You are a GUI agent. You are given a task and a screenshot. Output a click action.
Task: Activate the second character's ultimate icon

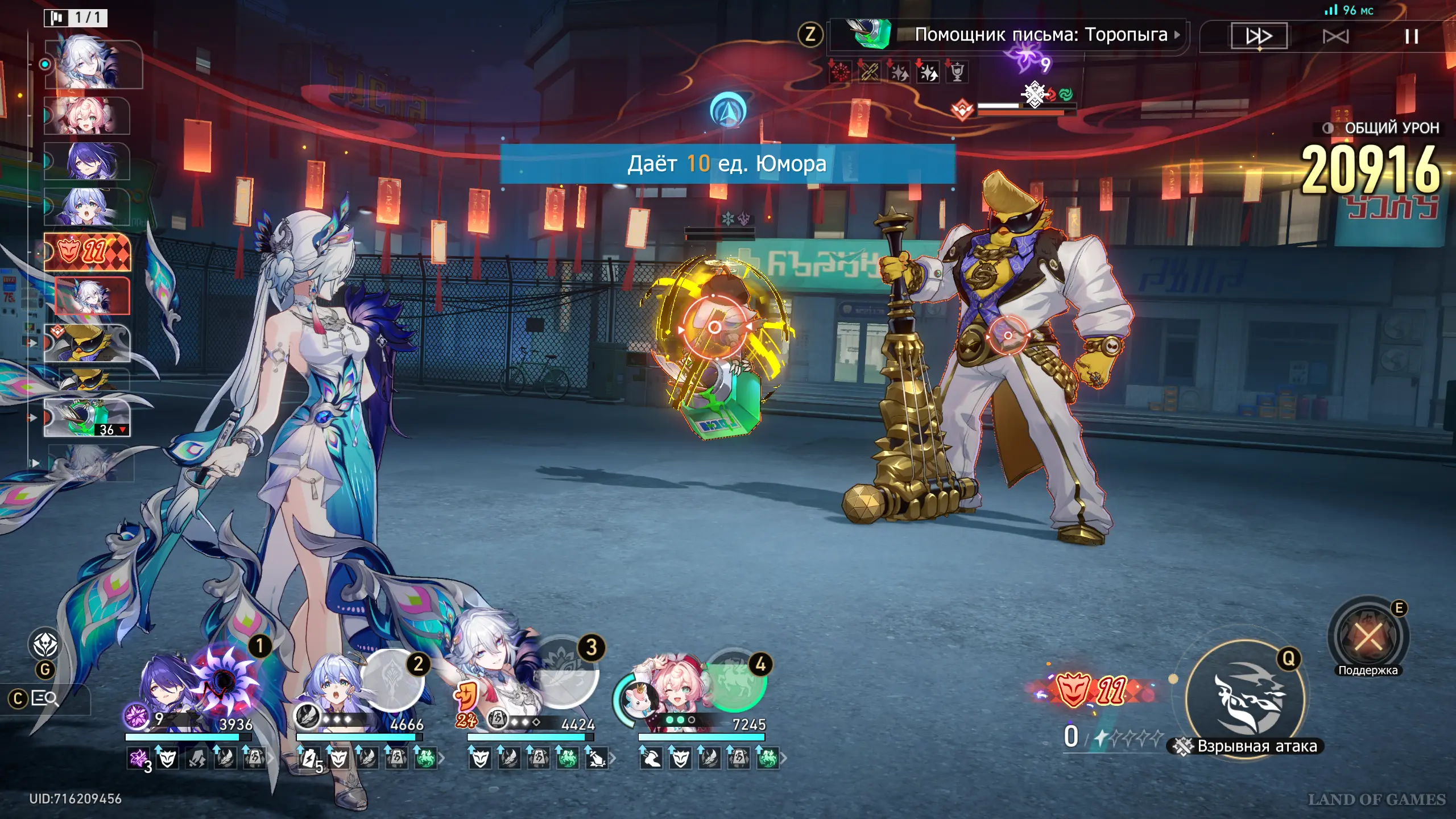[x=391, y=680]
